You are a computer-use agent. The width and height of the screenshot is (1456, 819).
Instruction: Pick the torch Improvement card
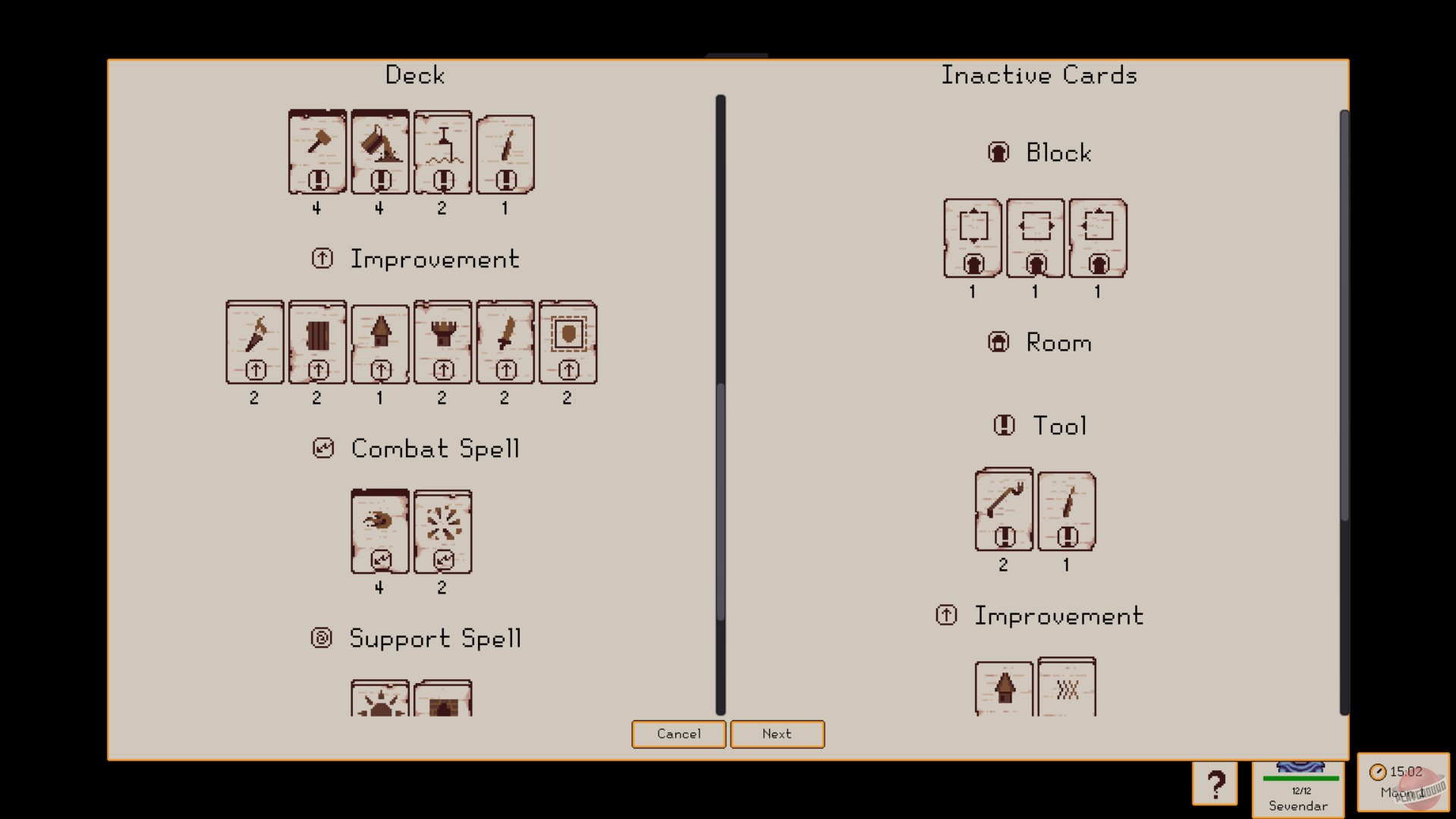click(254, 342)
